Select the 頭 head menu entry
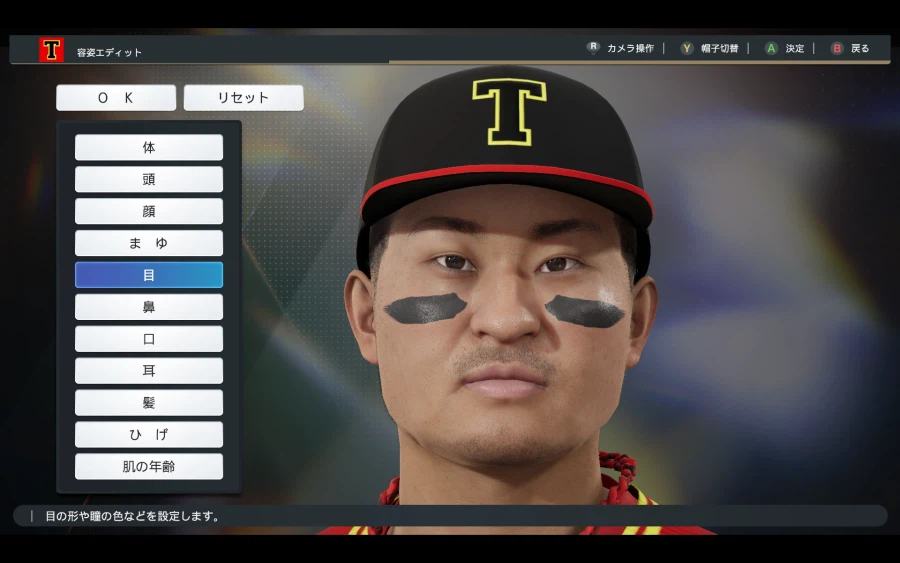This screenshot has height=563, width=900. [x=149, y=180]
